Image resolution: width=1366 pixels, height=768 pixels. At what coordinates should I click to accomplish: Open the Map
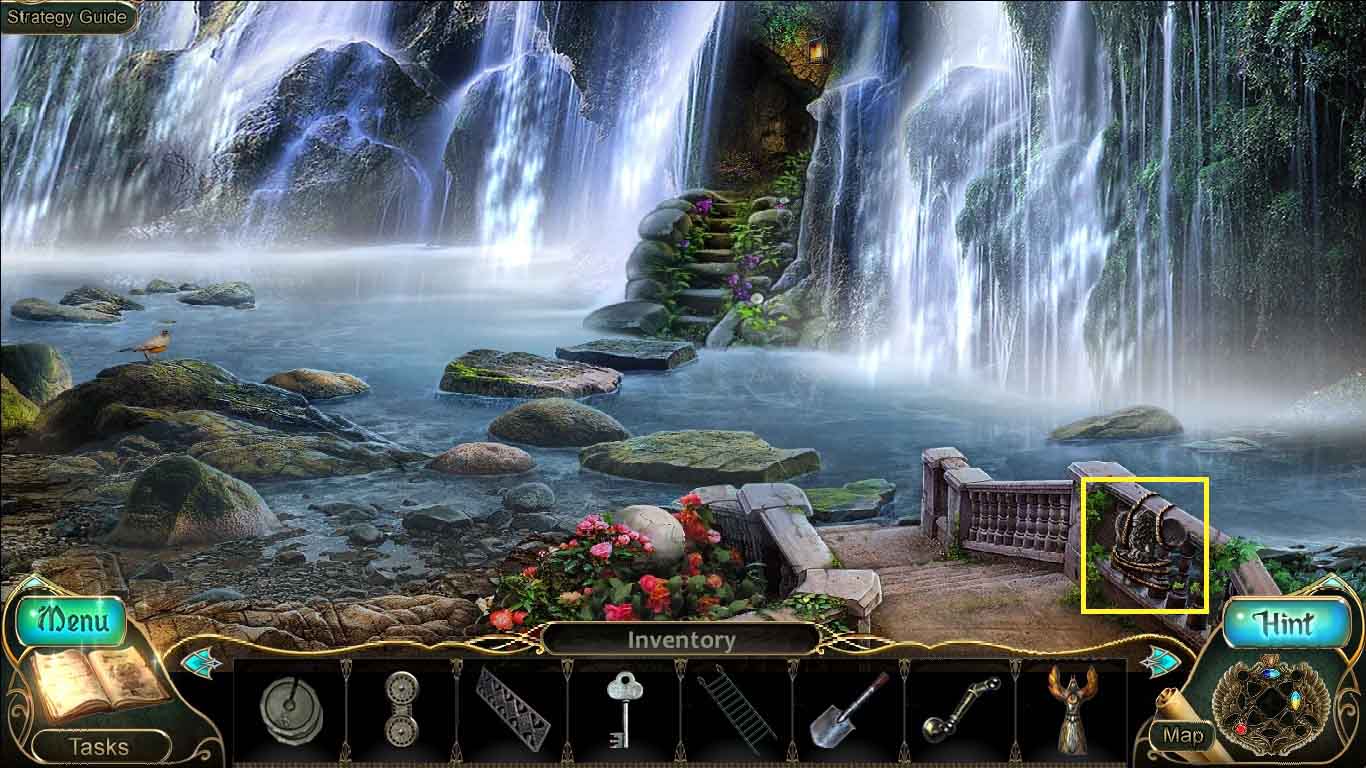tap(1183, 736)
